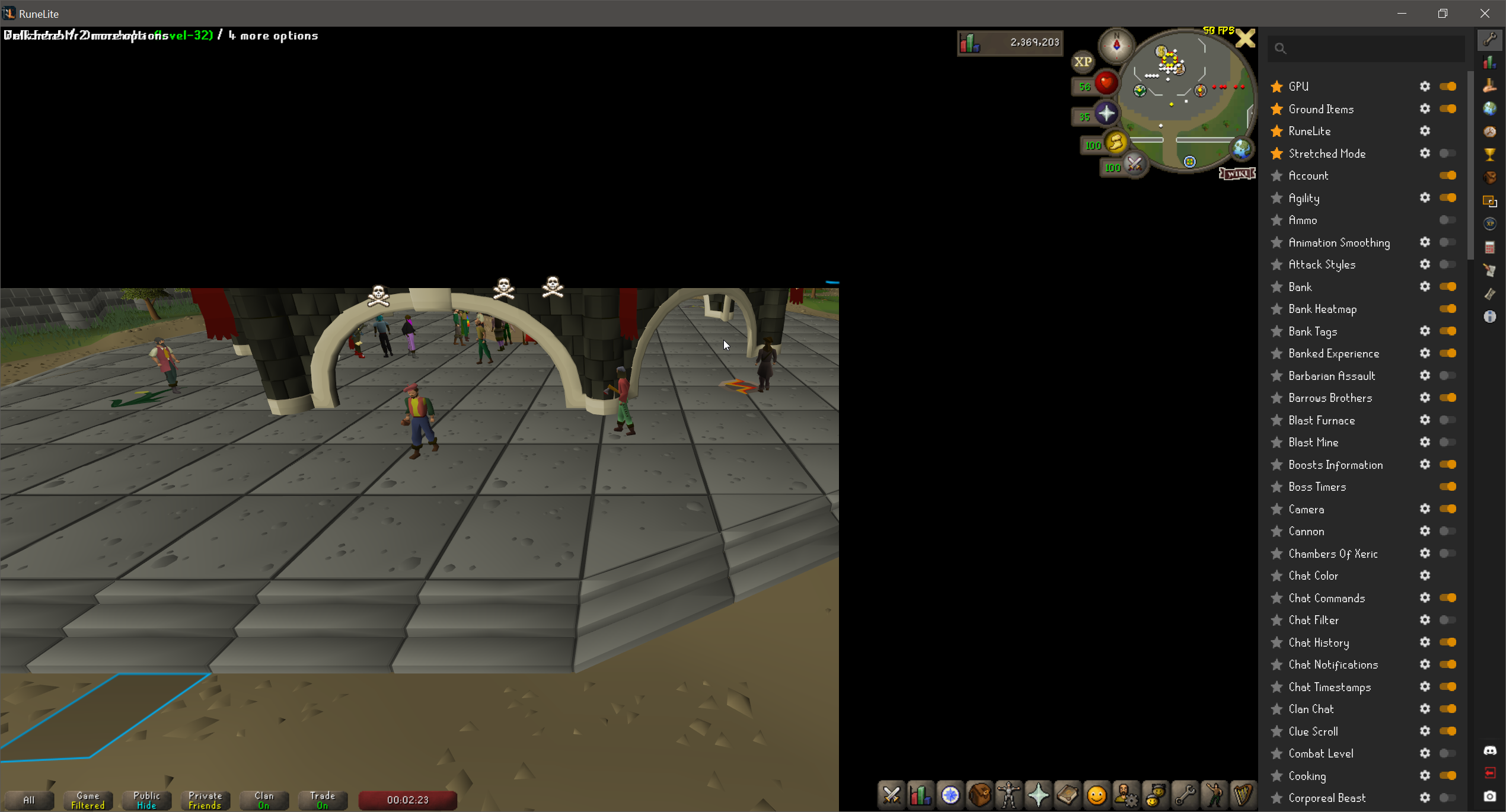Click the Wiki banner beside the minimap

pyautogui.click(x=1237, y=174)
